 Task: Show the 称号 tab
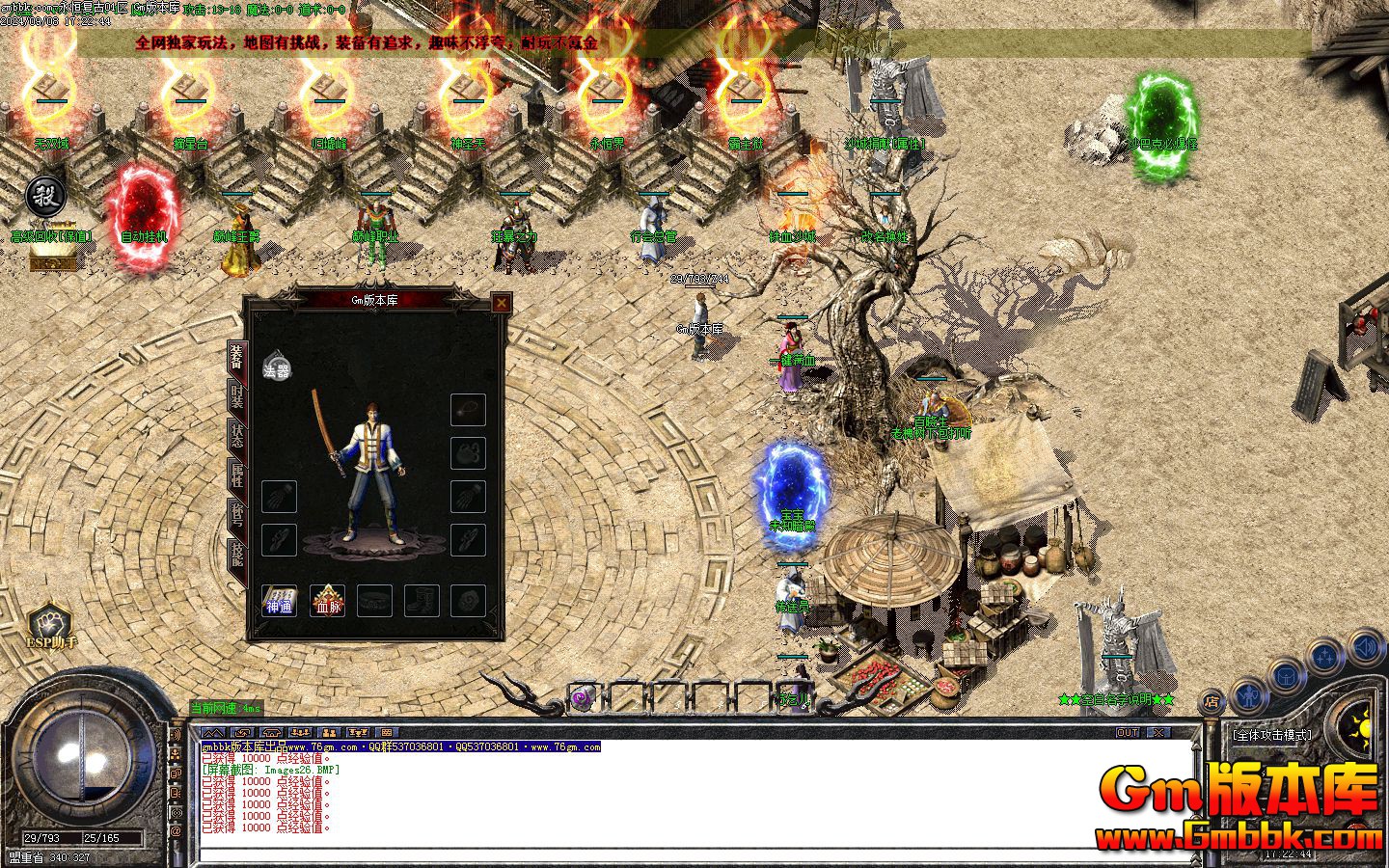click(236, 517)
